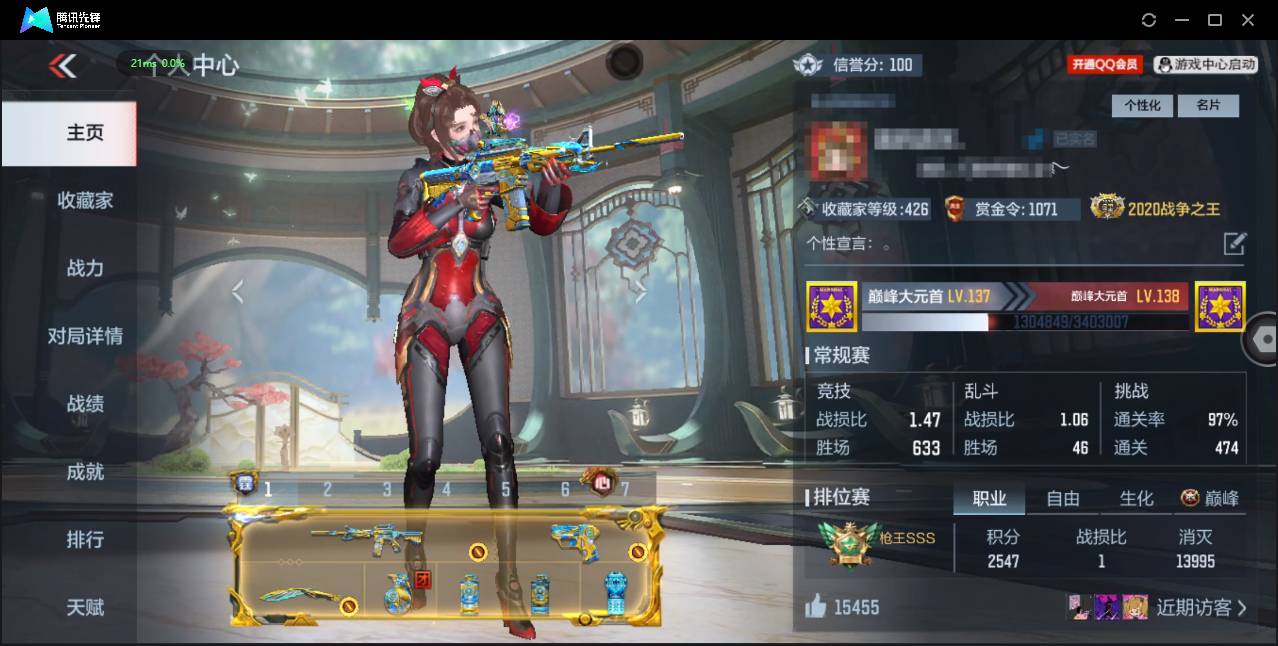Open the 收藏家 collector page

tap(85, 200)
